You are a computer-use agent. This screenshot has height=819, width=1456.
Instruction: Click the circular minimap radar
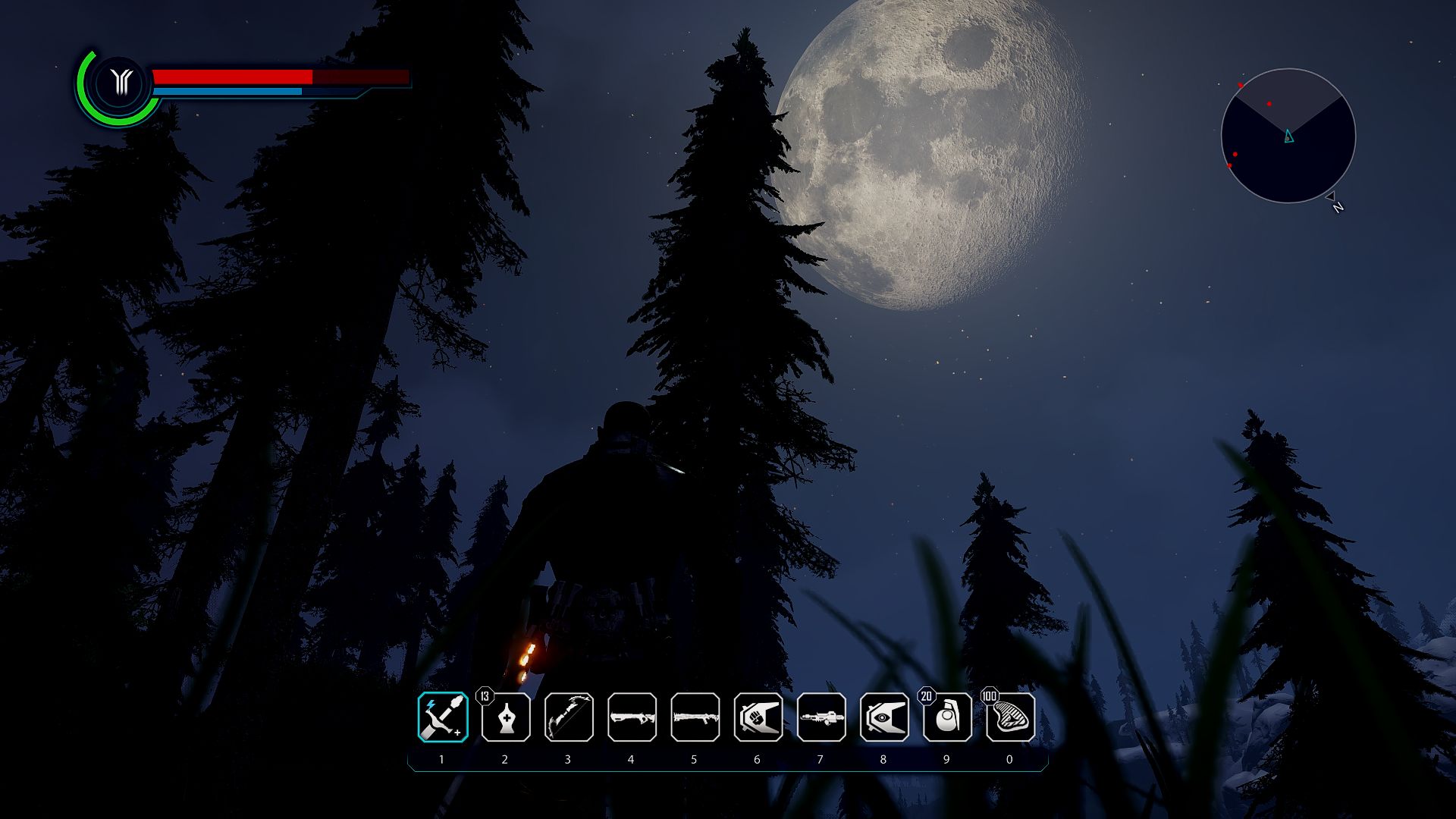click(1288, 136)
